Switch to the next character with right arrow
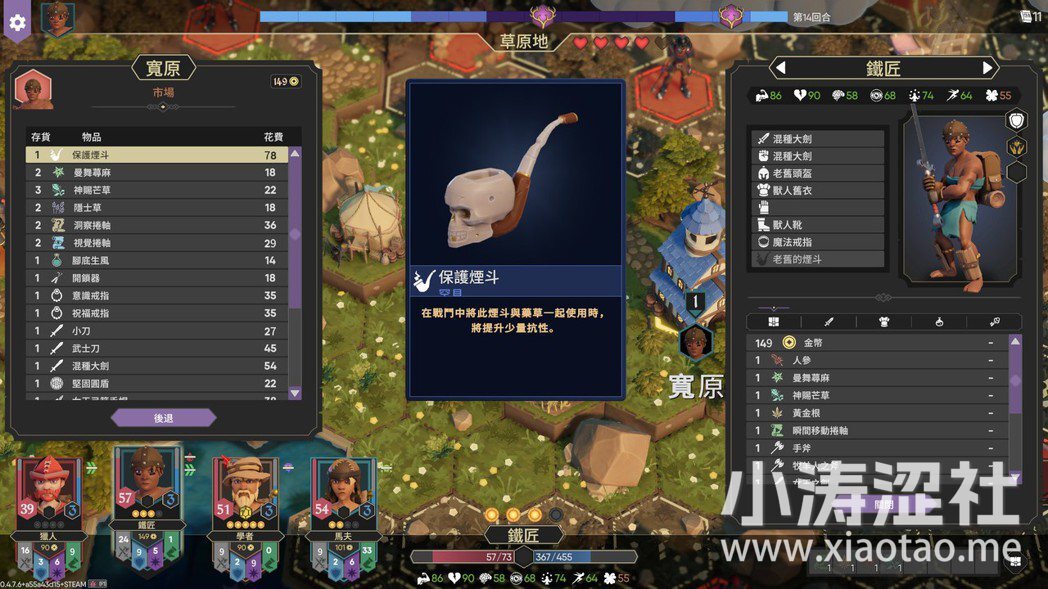 pos(988,68)
